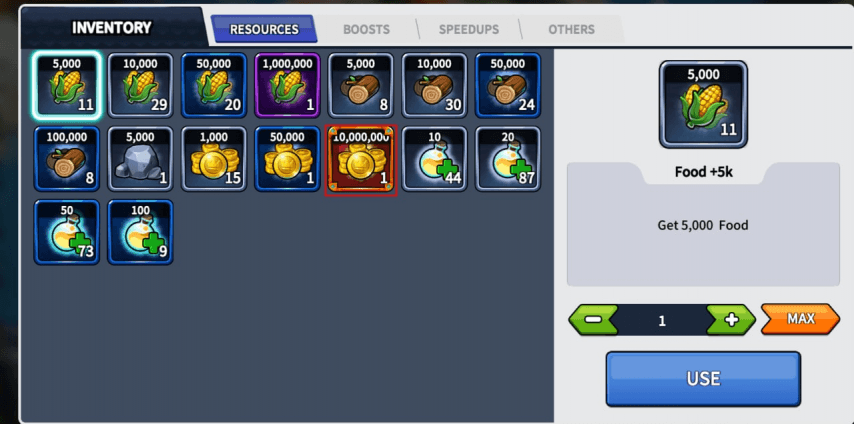854x424 pixels.
Task: Show the Others tab
Action: pyautogui.click(x=571, y=29)
